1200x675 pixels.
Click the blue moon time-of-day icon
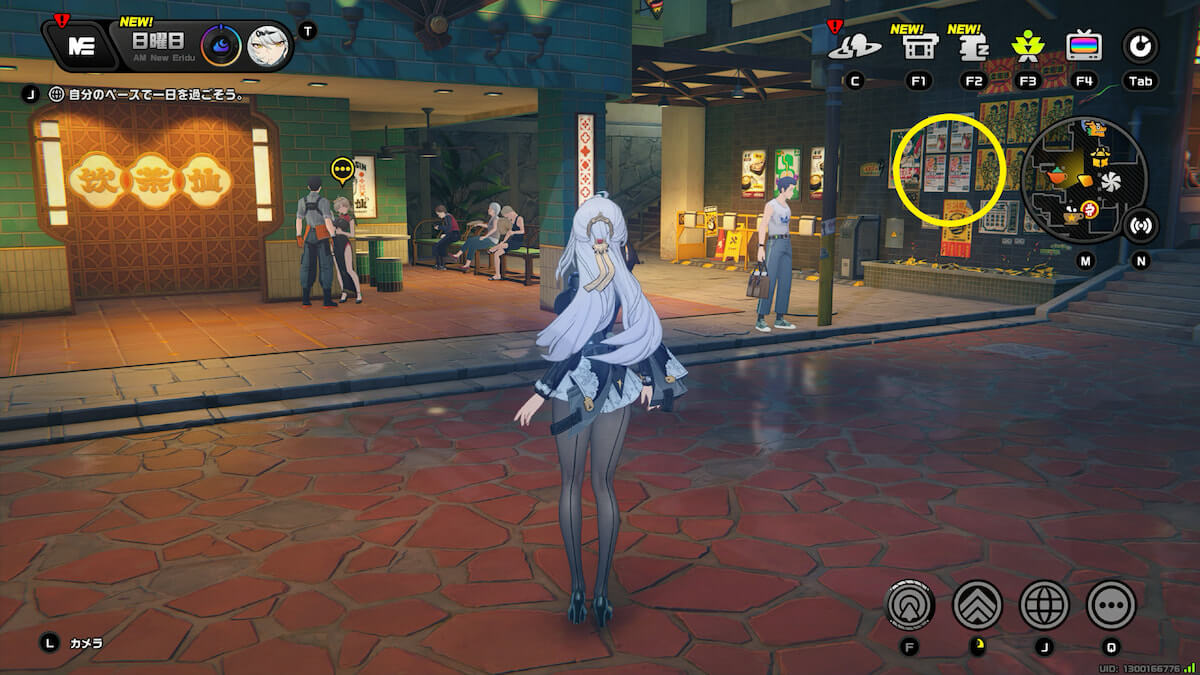pos(220,46)
